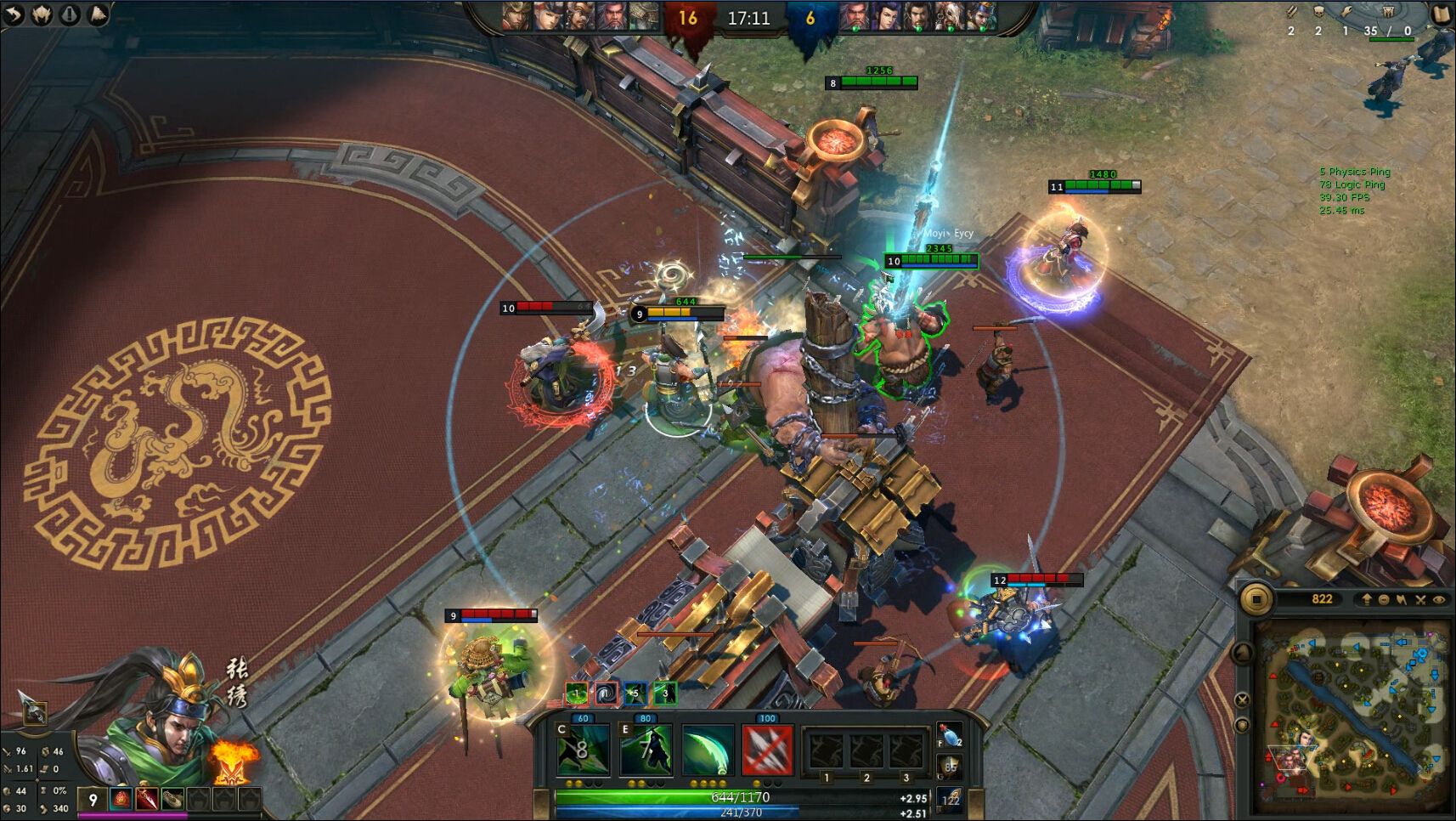The height and width of the screenshot is (821, 1456).
Task: Activate the C dash-strike ability
Action: (583, 750)
